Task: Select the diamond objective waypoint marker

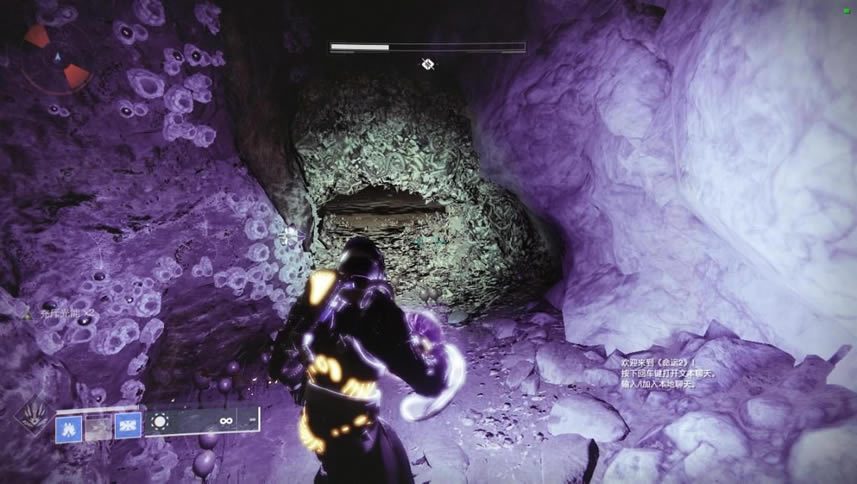Action: (x=427, y=65)
